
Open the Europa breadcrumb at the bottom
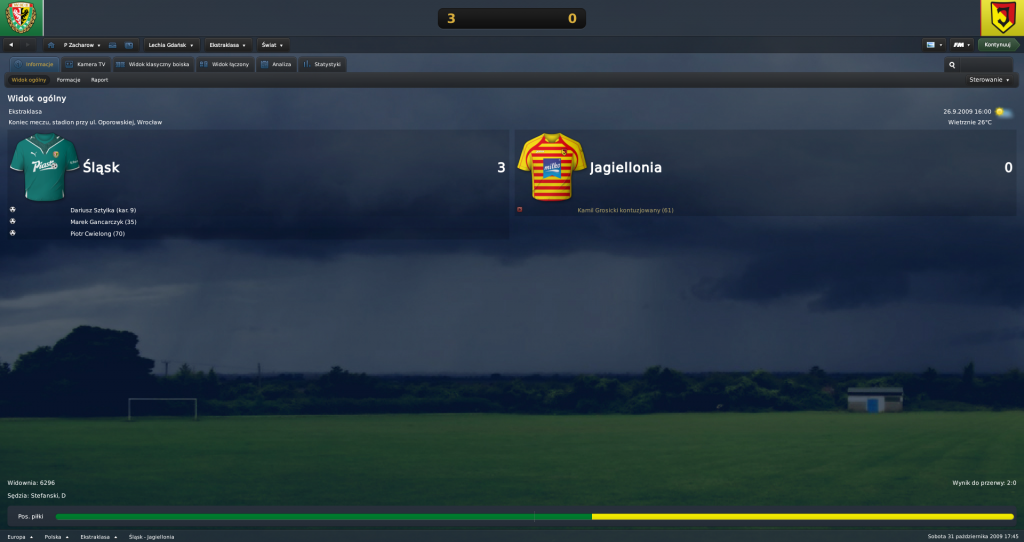[20, 536]
